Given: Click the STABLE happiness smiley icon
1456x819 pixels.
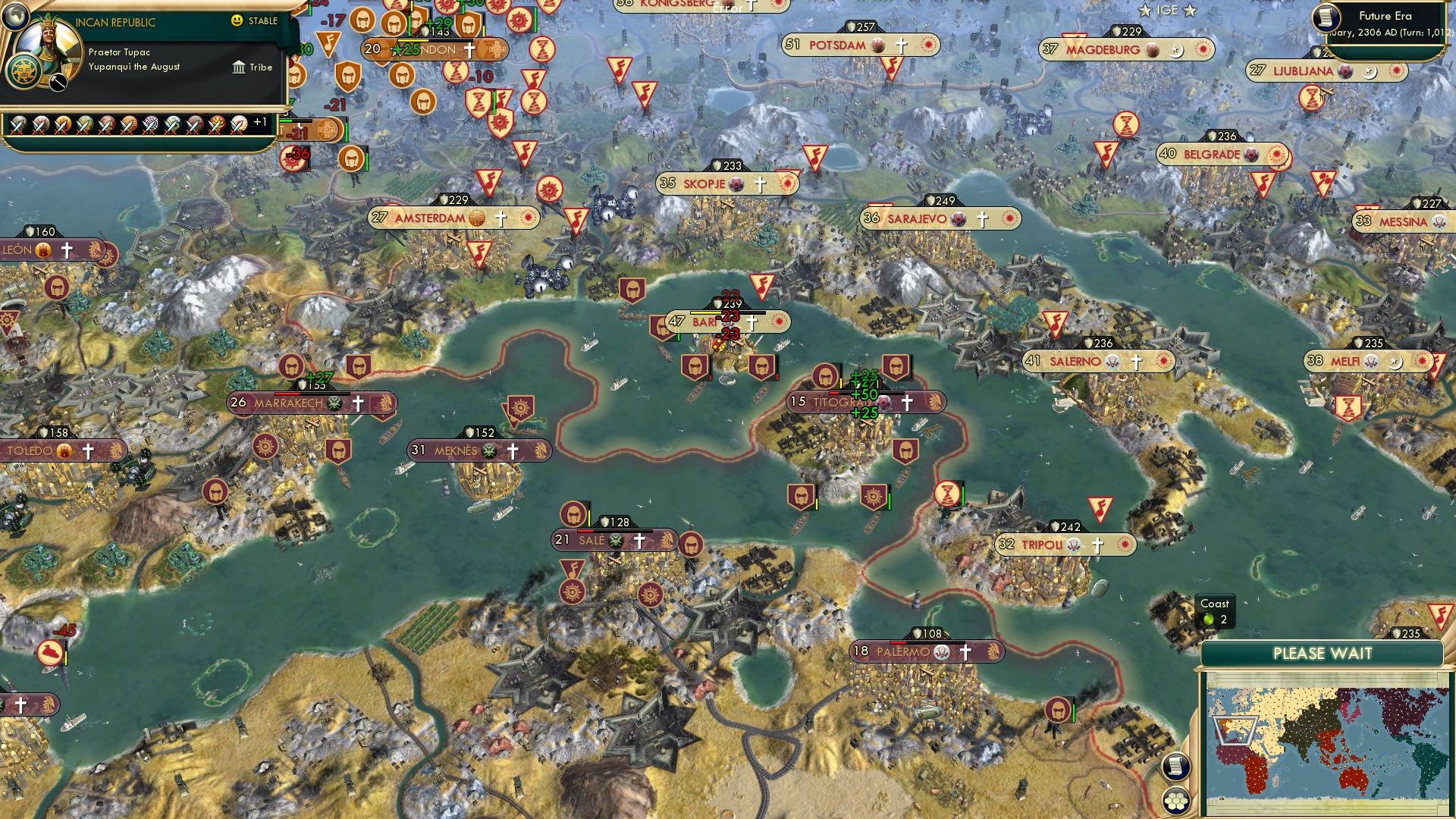Looking at the screenshot, I should point(237,21).
